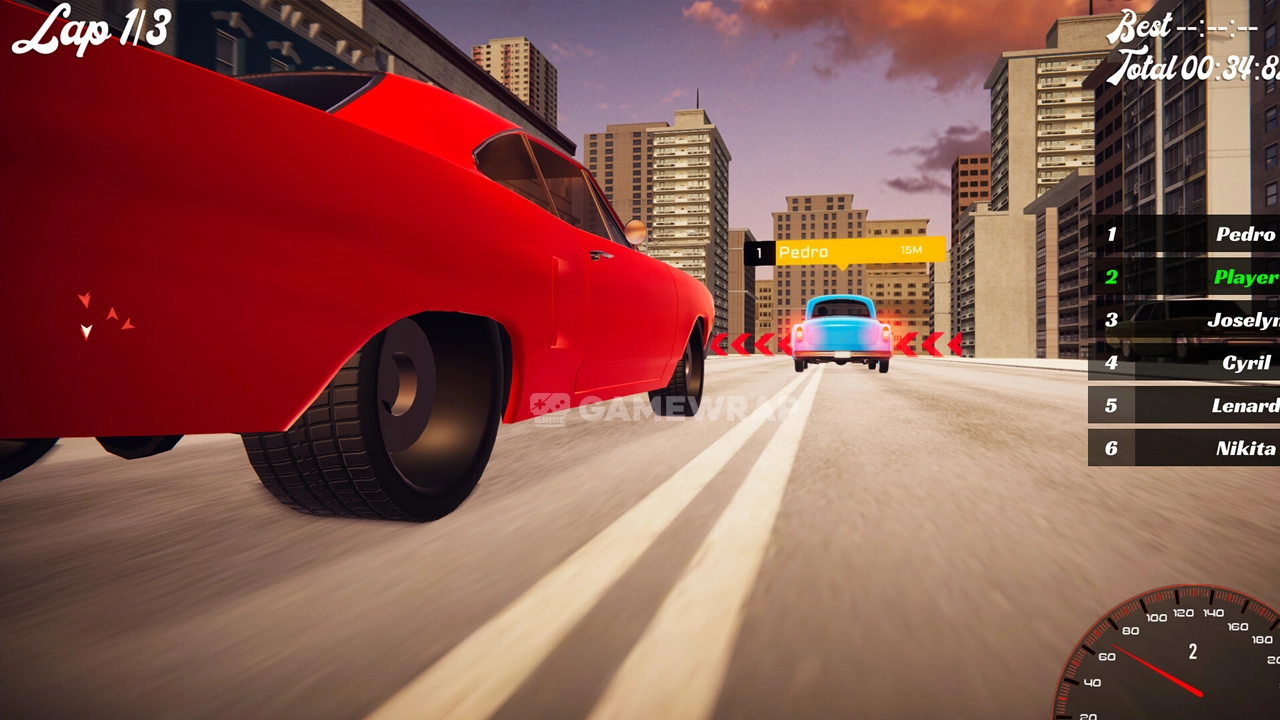Click the yellow Pedro name tag above car
This screenshot has width=1280, height=720.
click(858, 251)
